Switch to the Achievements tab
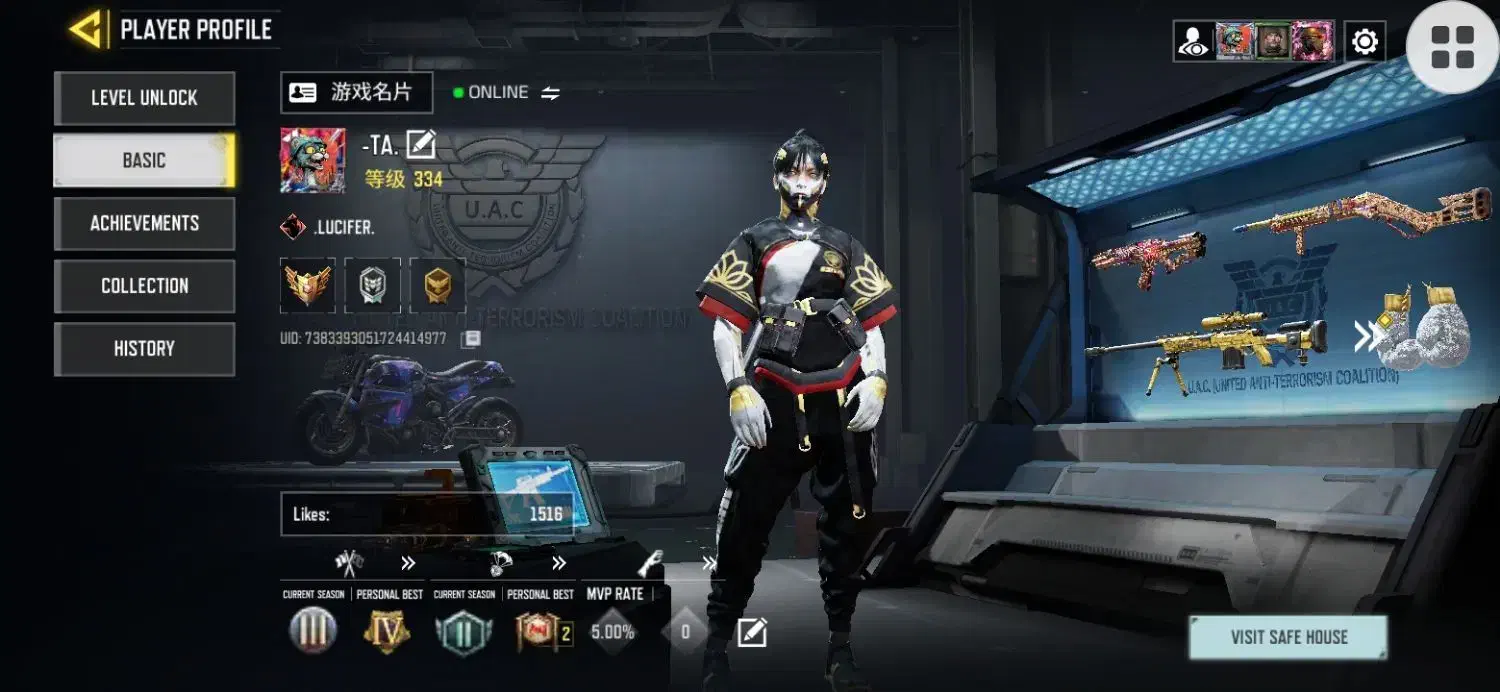 click(x=144, y=223)
